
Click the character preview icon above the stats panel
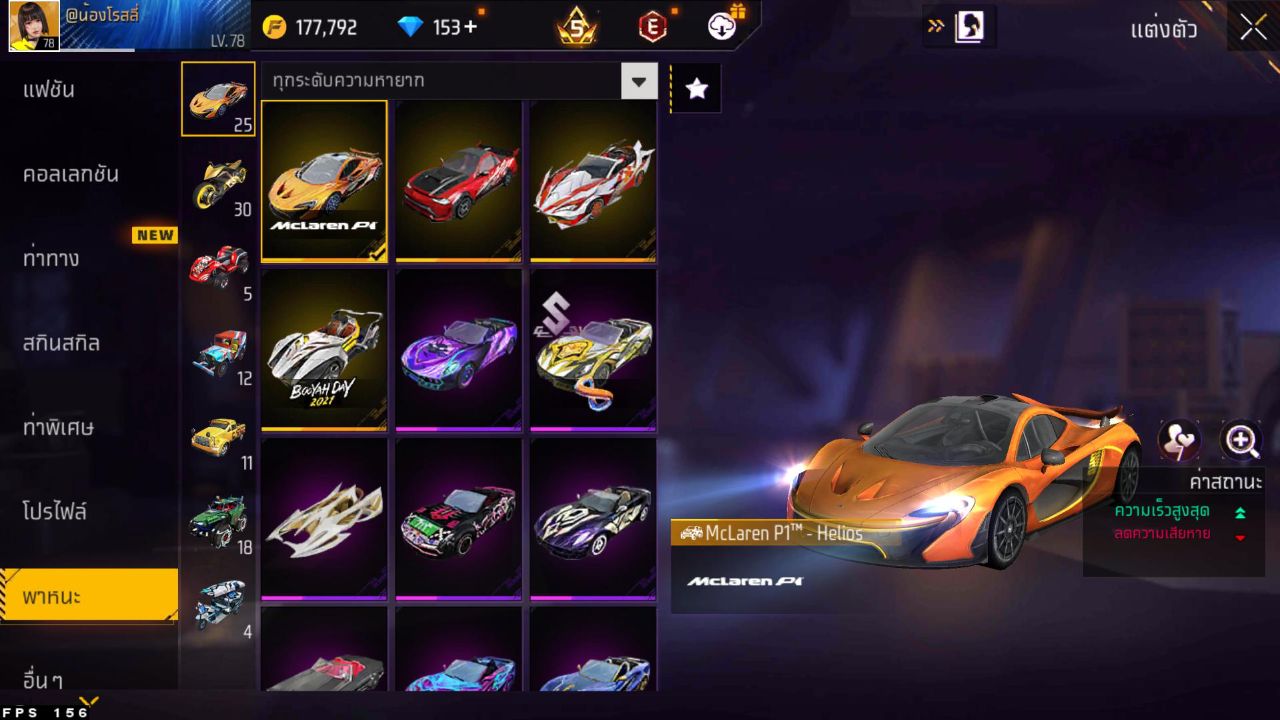tap(1178, 440)
